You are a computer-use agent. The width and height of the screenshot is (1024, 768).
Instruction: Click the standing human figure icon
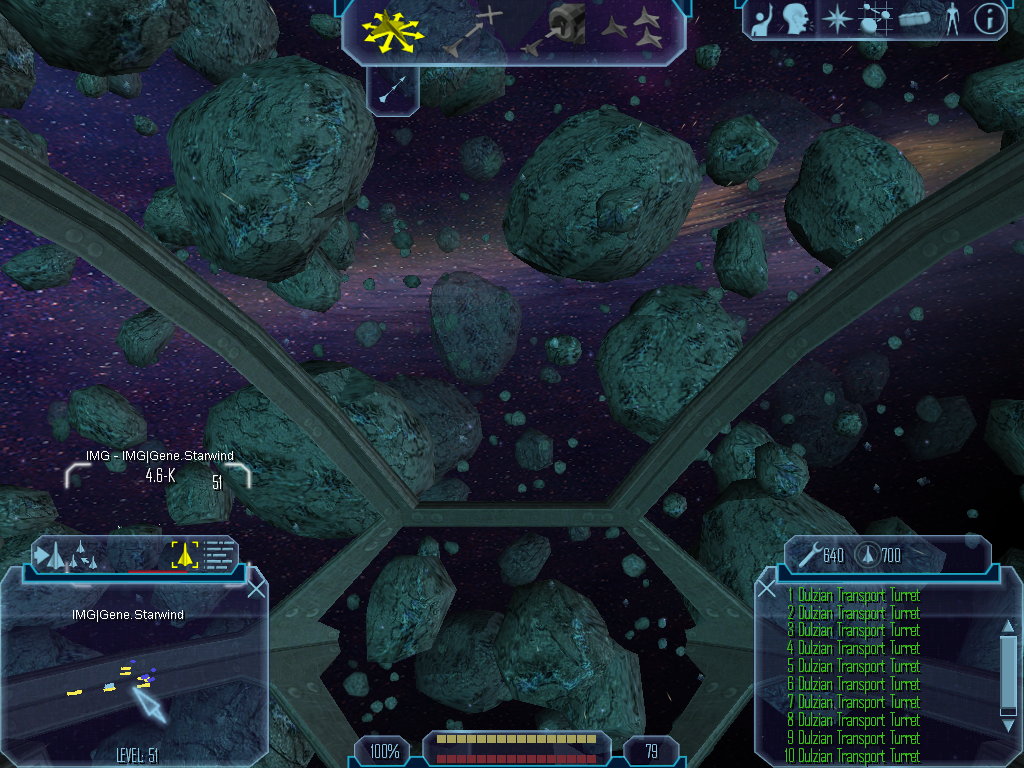(951, 19)
